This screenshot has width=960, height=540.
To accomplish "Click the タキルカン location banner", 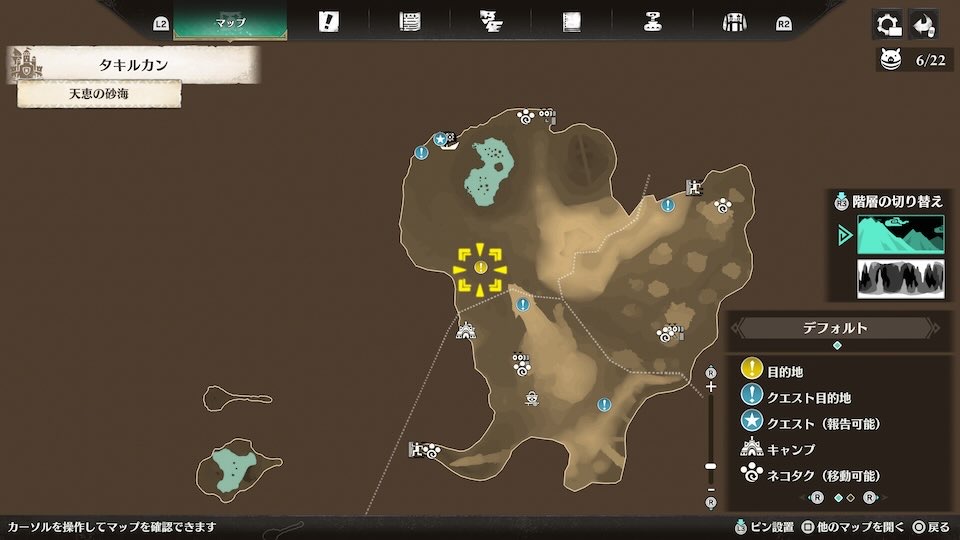I will coord(133,66).
